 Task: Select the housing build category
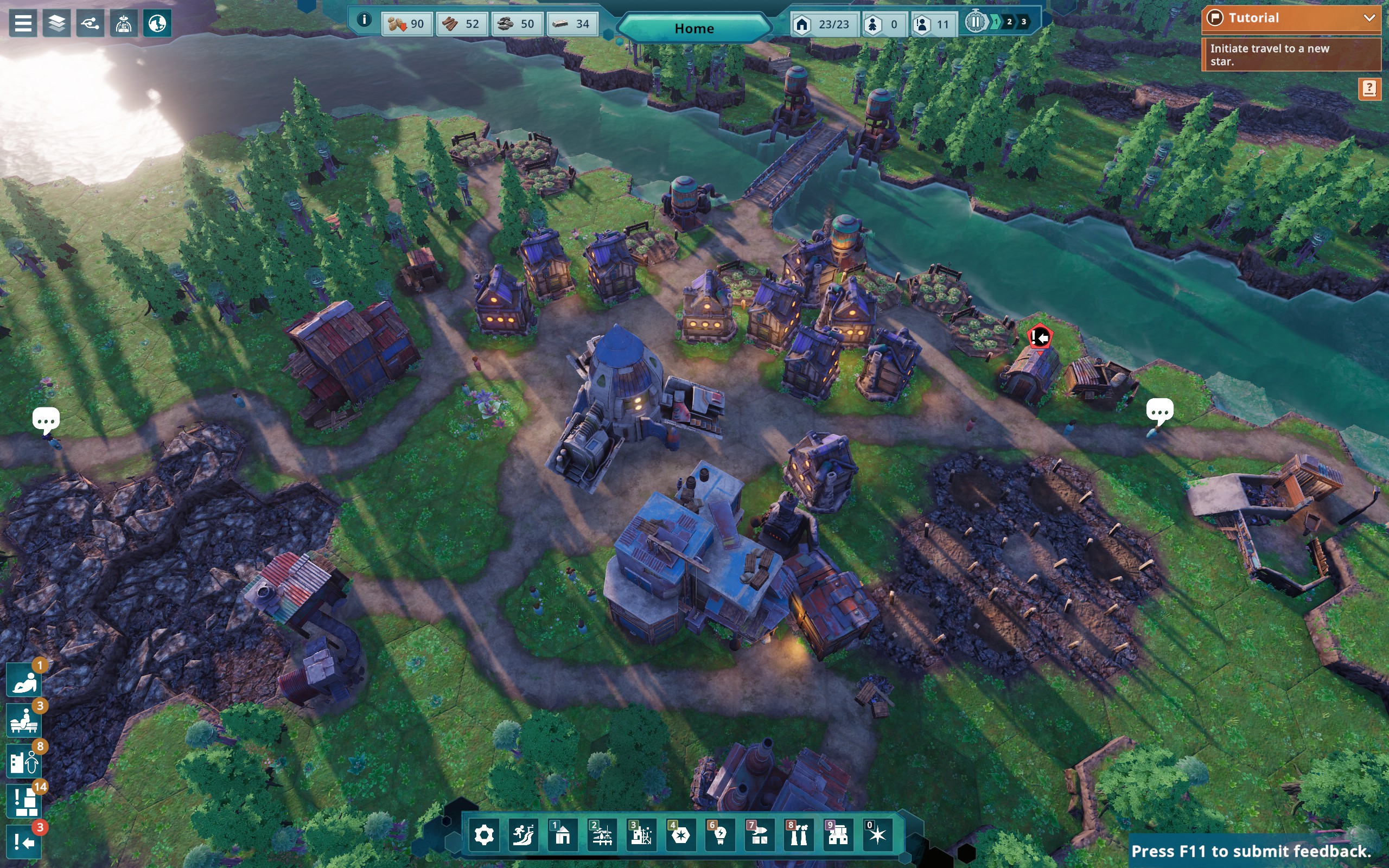coord(563,835)
